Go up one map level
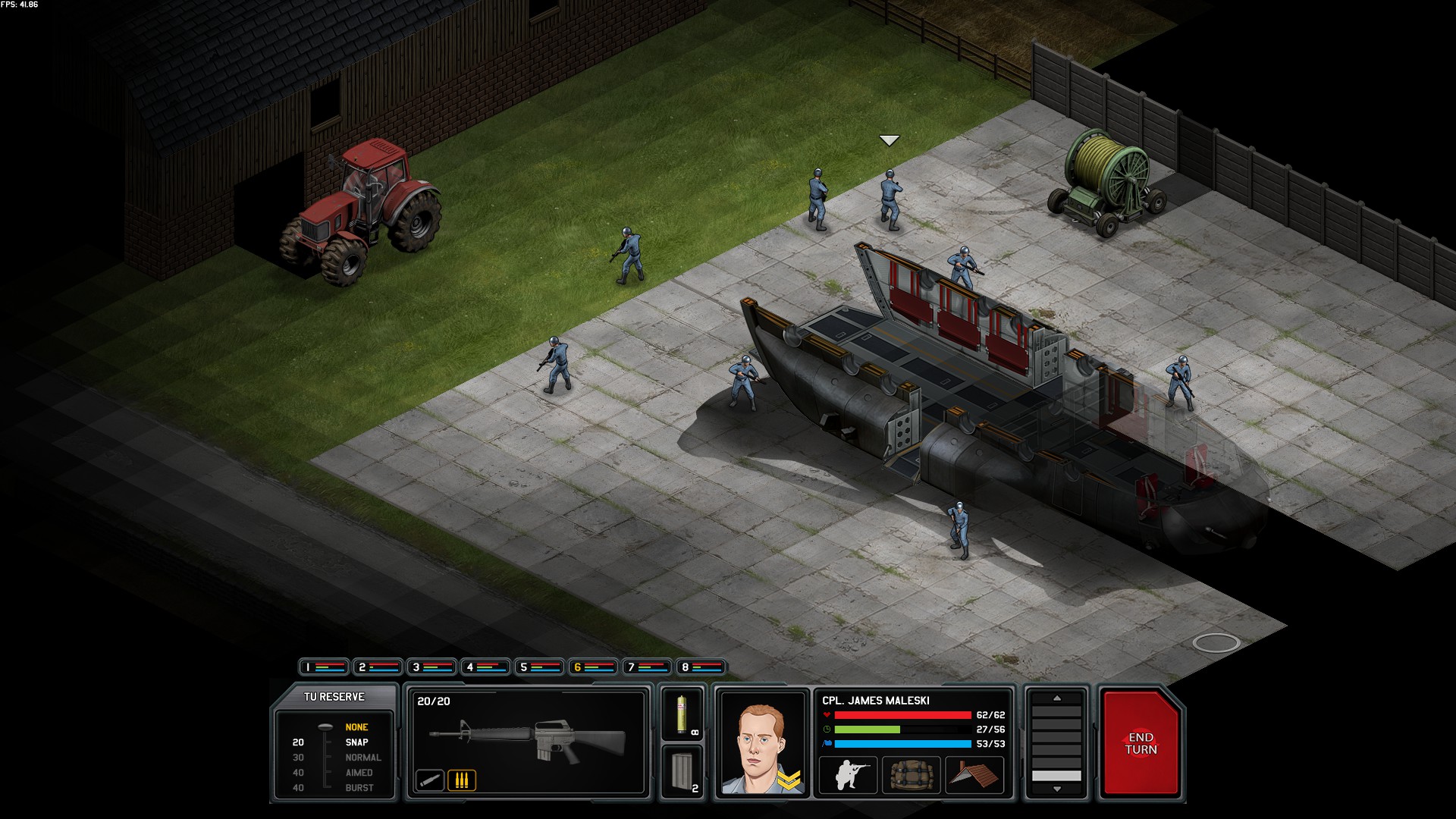 [x=1056, y=698]
